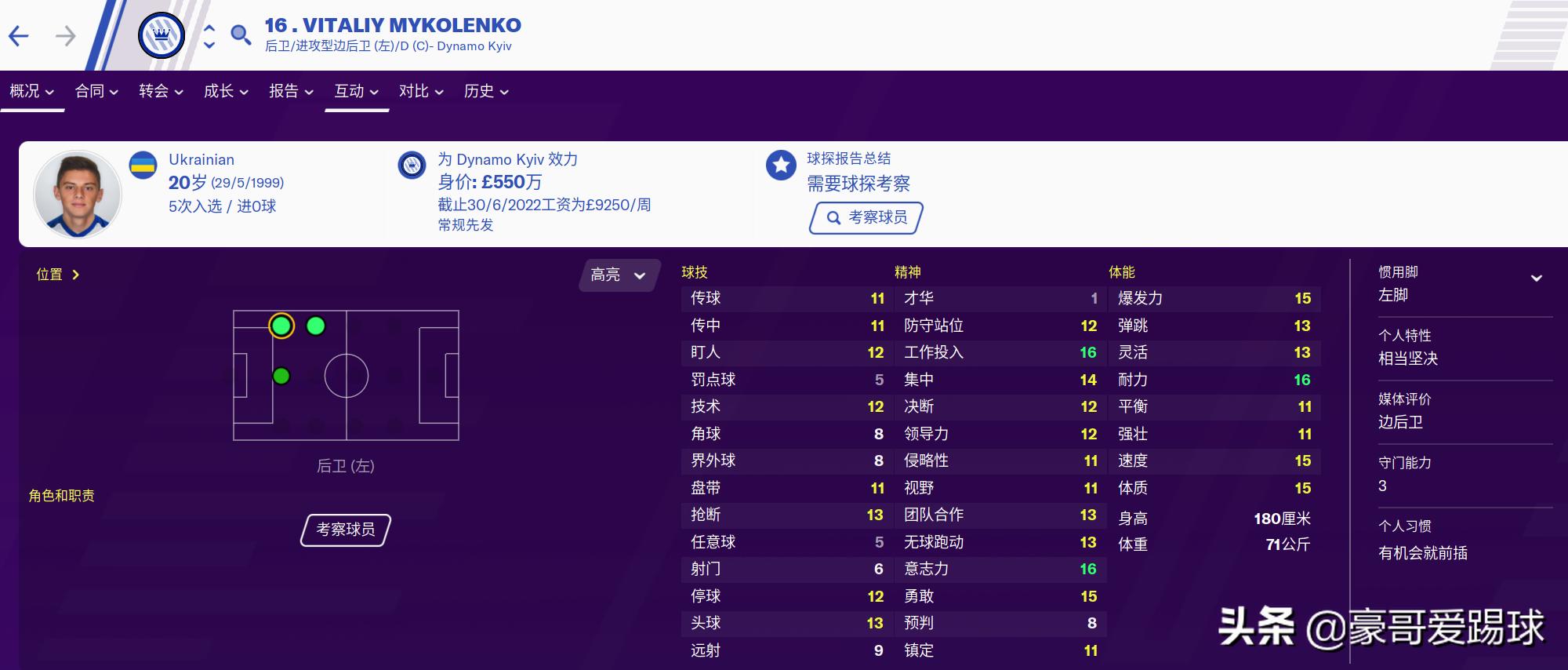Viewport: 1568px width, 670px height.
Task: Click 考察球员 in the scout report summary
Action: 866,217
